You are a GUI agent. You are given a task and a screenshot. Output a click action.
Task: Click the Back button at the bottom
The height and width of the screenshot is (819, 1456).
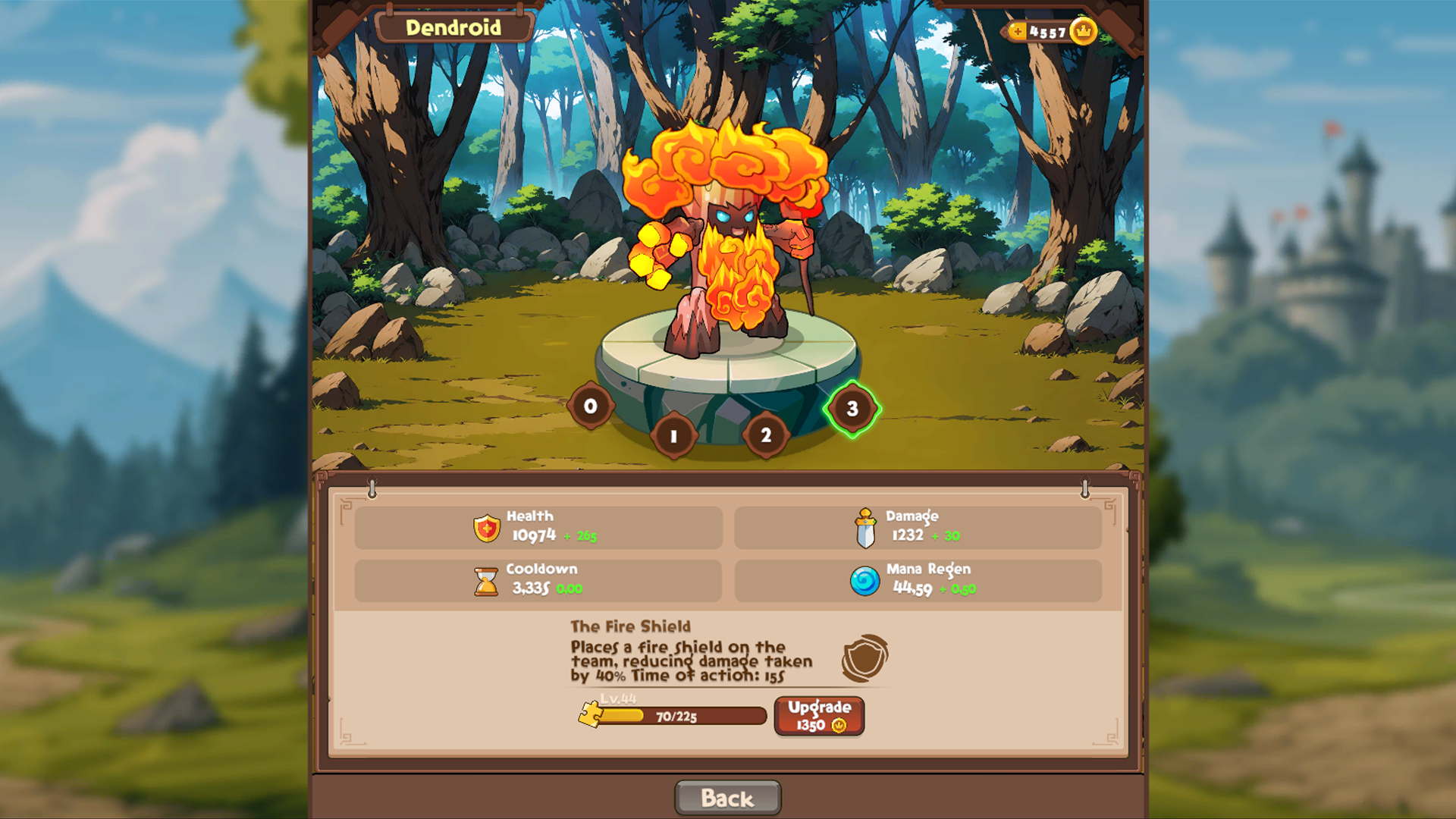click(726, 797)
